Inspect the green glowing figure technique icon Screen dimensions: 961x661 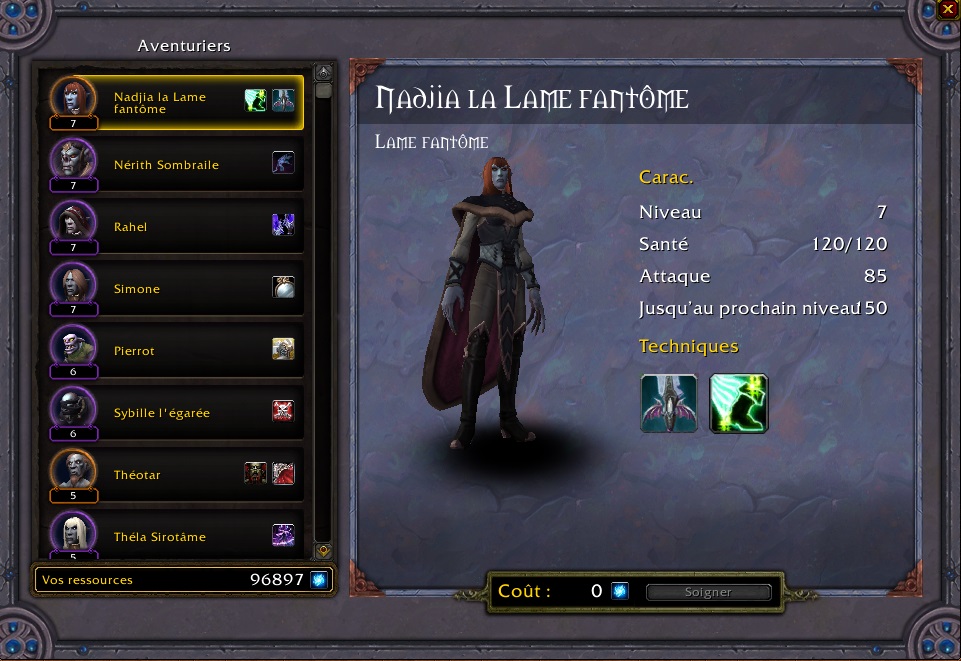point(738,403)
